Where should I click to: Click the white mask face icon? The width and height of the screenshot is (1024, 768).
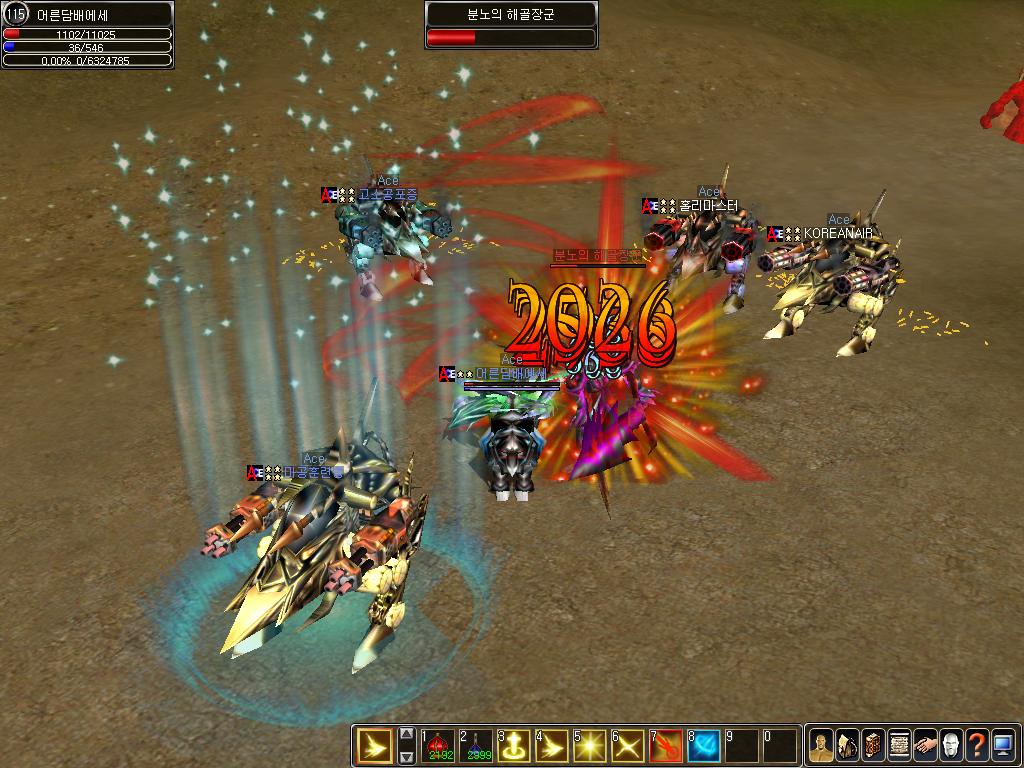coord(951,746)
